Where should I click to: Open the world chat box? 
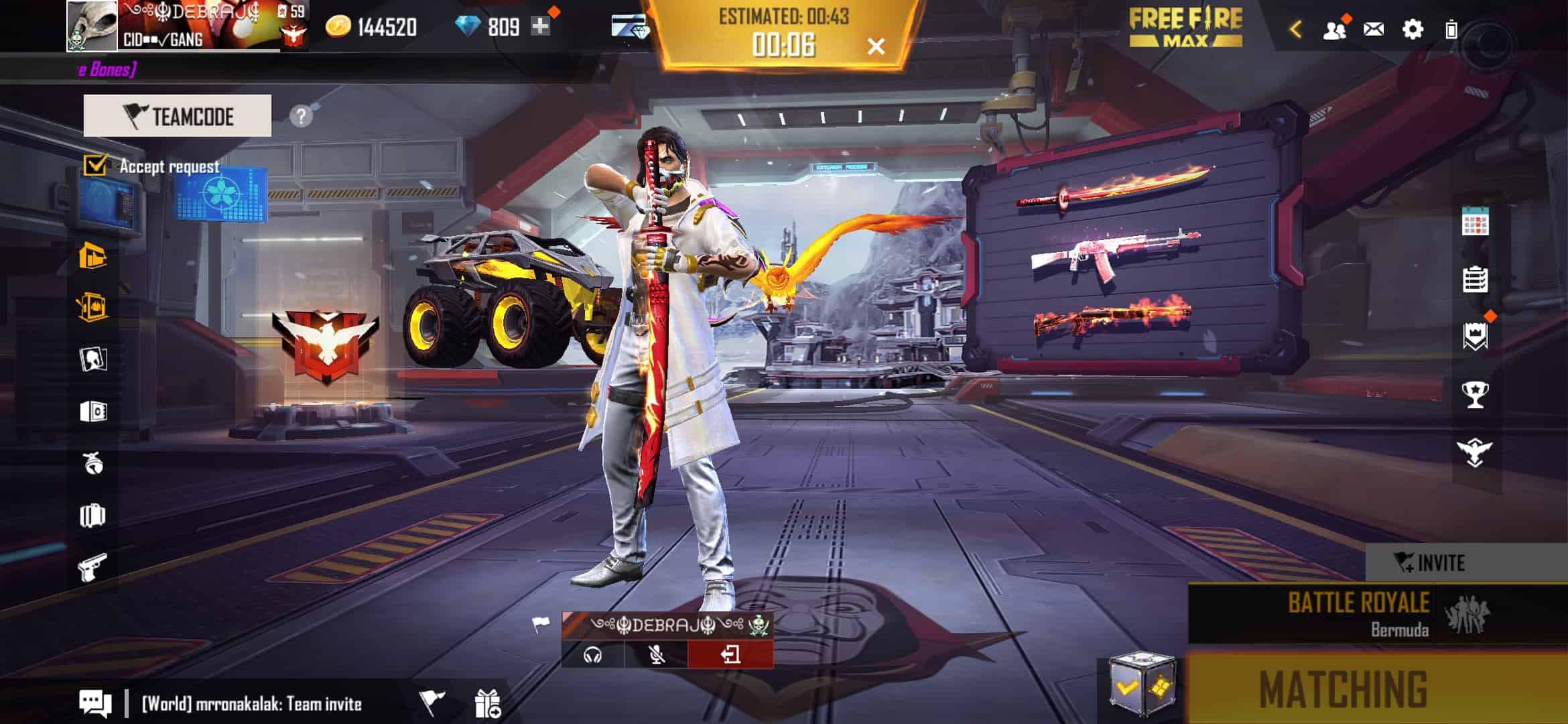(x=251, y=704)
